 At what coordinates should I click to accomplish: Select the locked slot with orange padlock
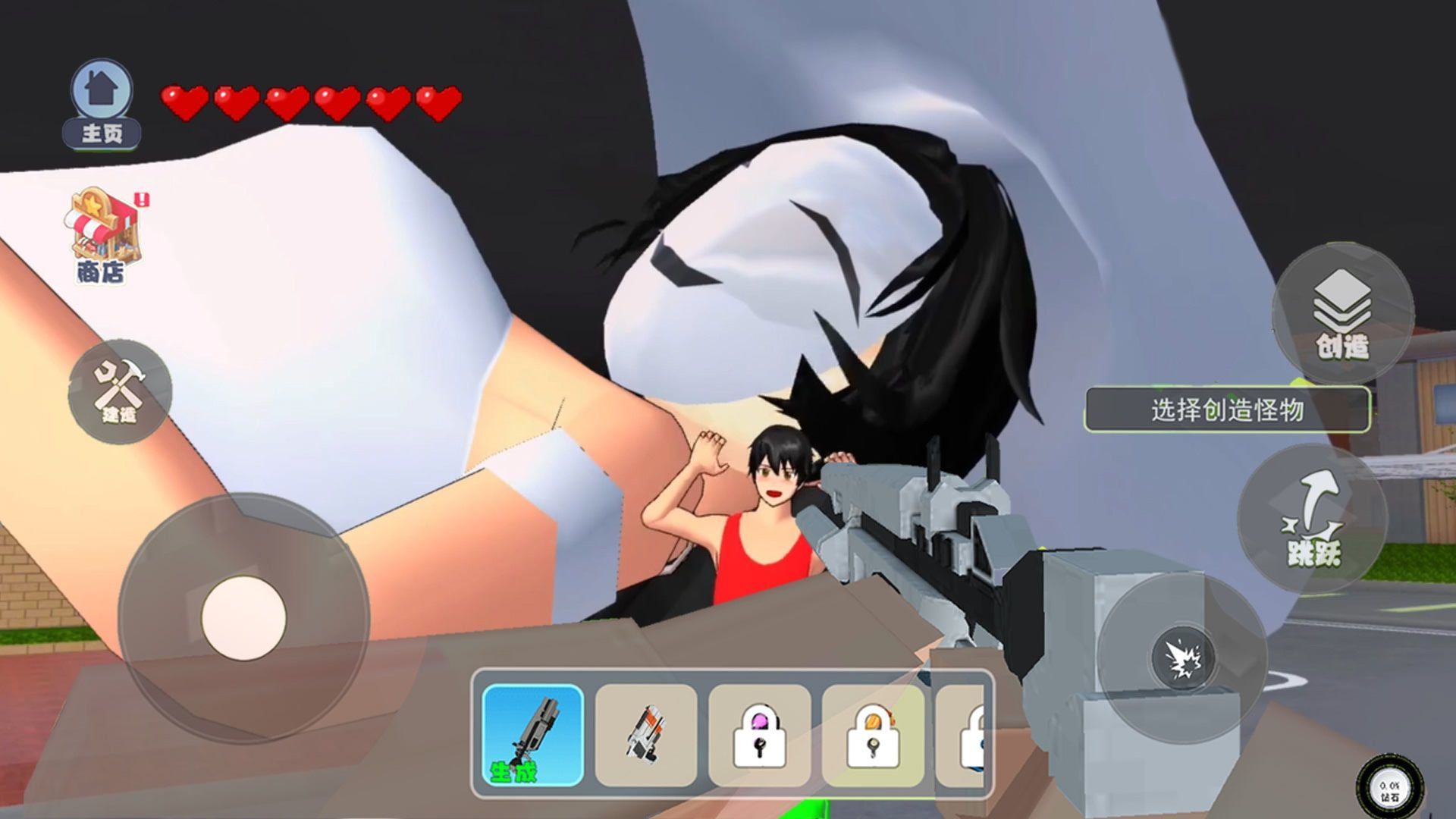[873, 735]
